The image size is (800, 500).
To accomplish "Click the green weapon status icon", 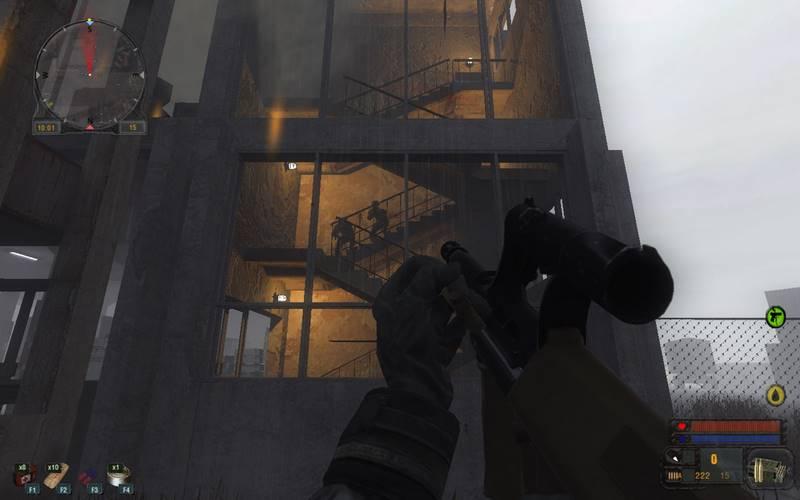I will [774, 316].
